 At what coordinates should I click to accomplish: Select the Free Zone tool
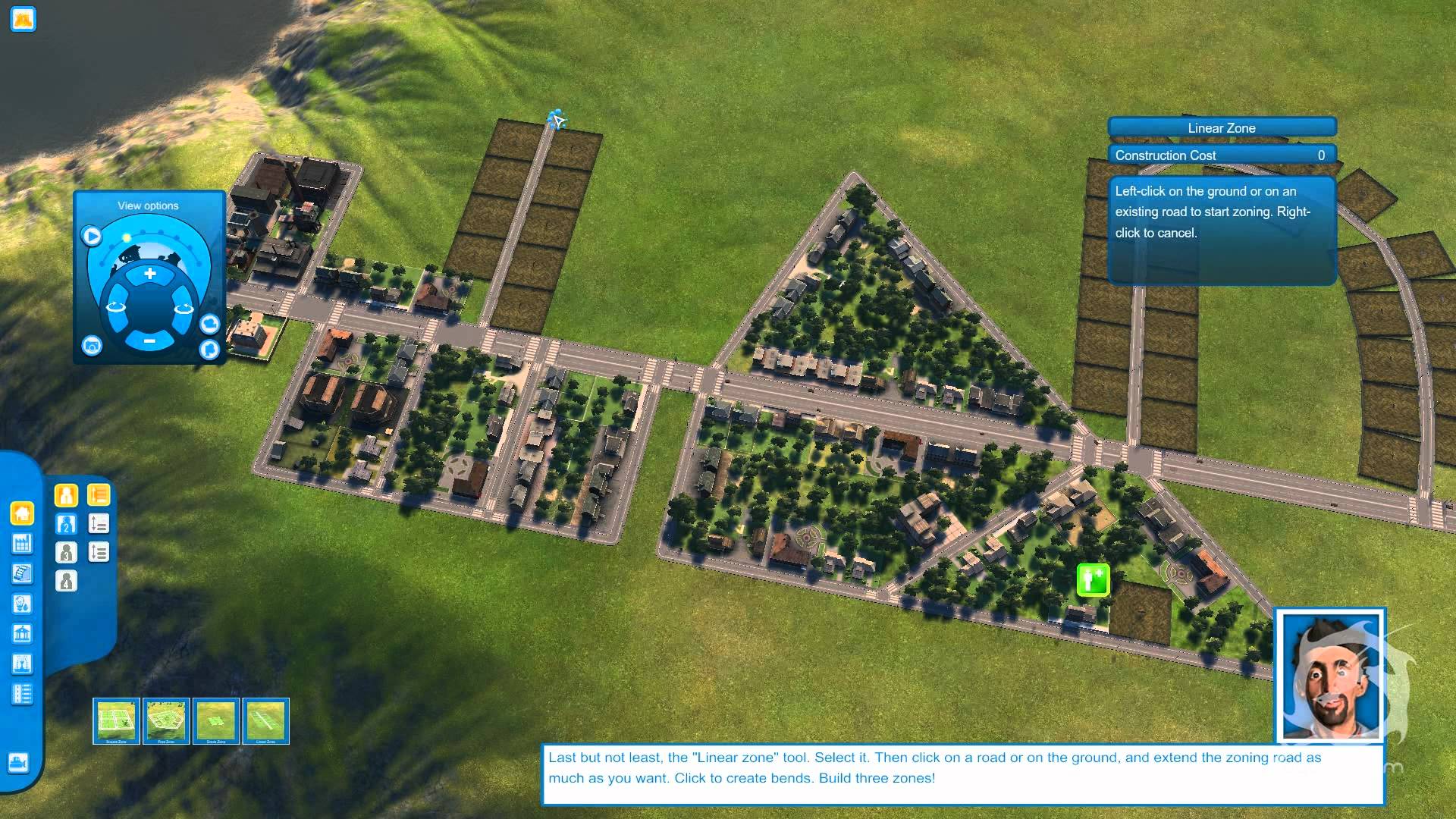click(167, 720)
